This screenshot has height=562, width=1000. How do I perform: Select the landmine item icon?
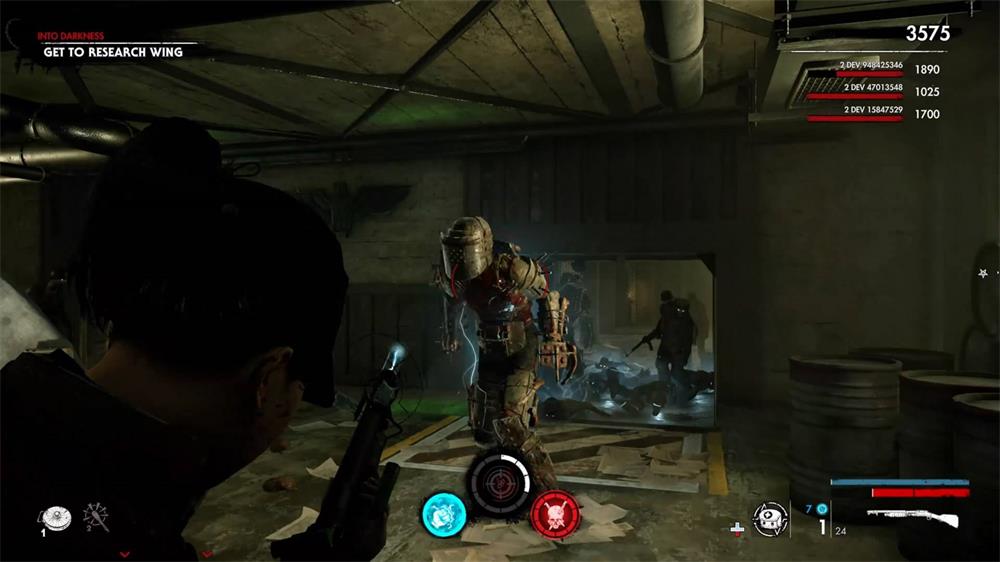[54, 516]
